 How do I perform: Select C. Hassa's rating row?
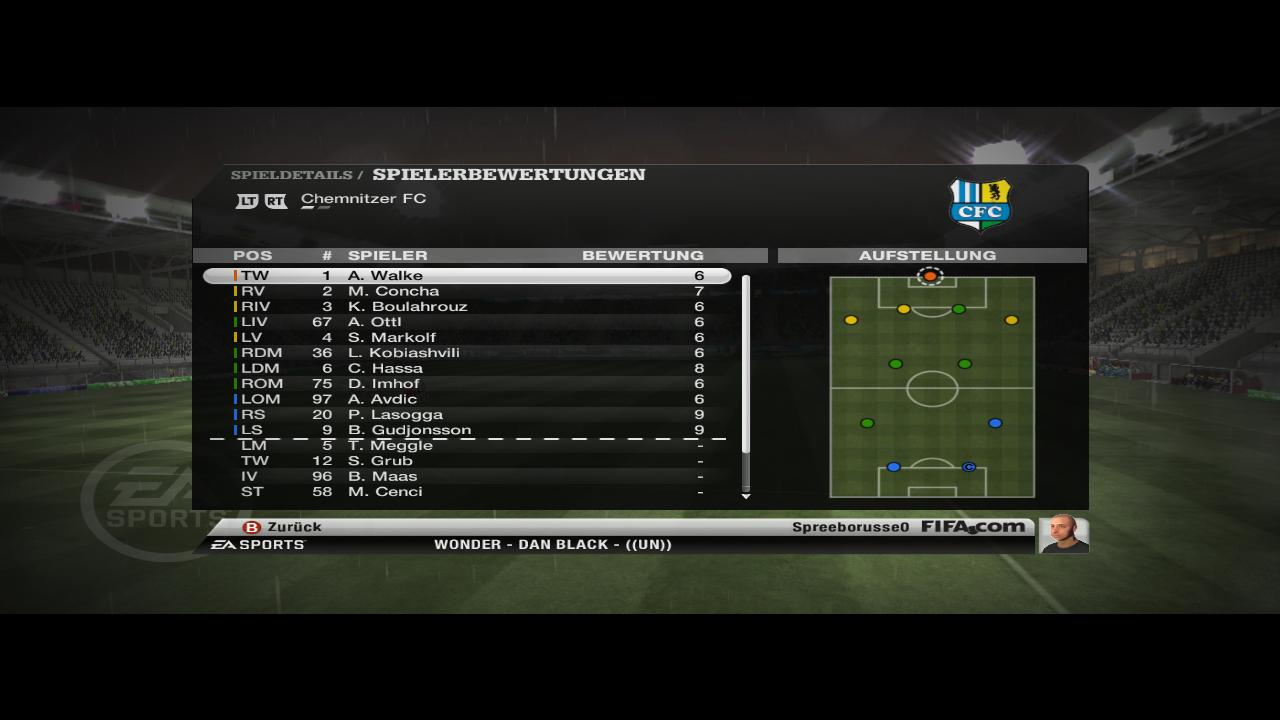click(467, 368)
